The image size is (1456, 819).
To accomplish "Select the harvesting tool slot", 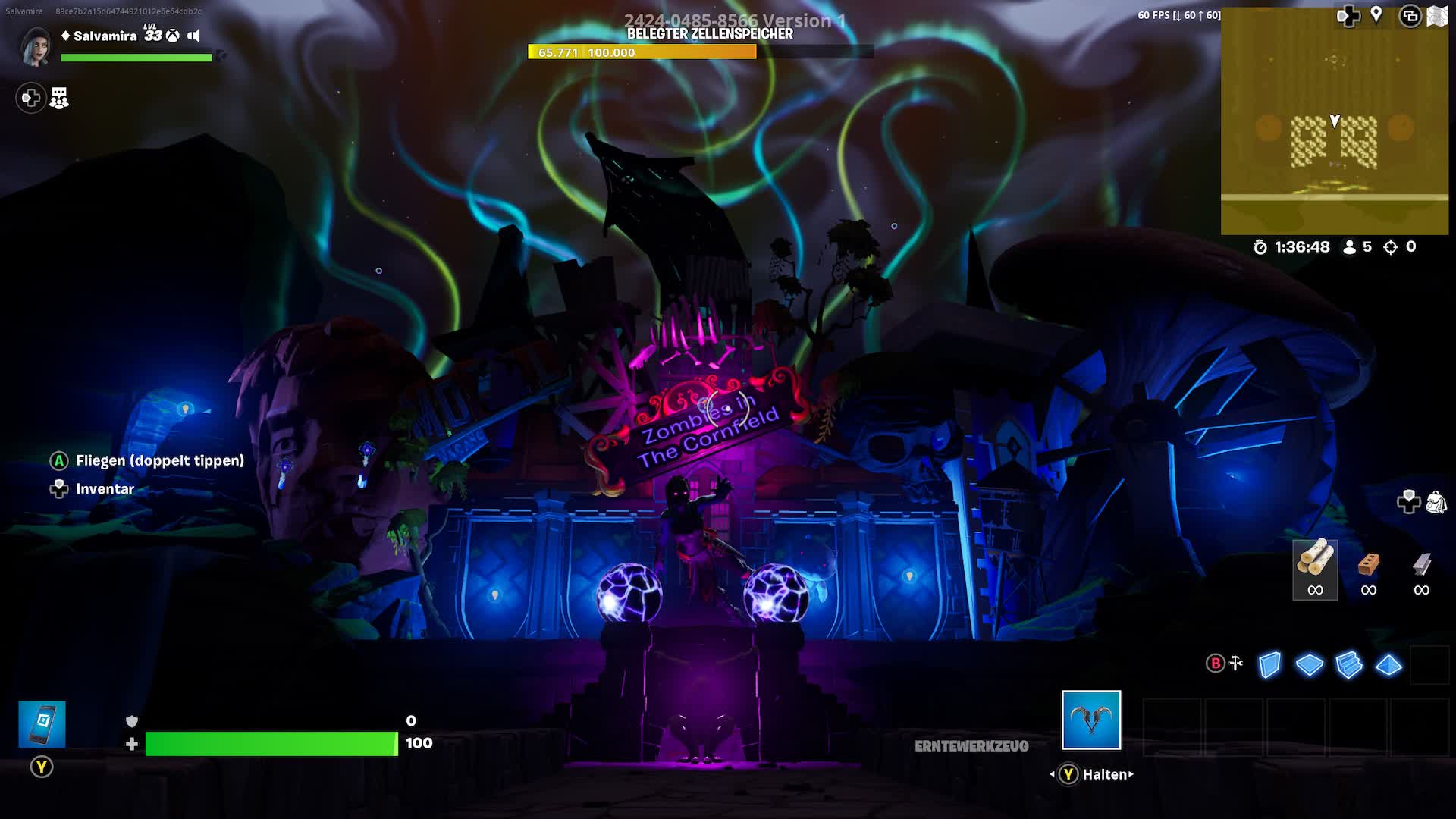I will (1090, 720).
